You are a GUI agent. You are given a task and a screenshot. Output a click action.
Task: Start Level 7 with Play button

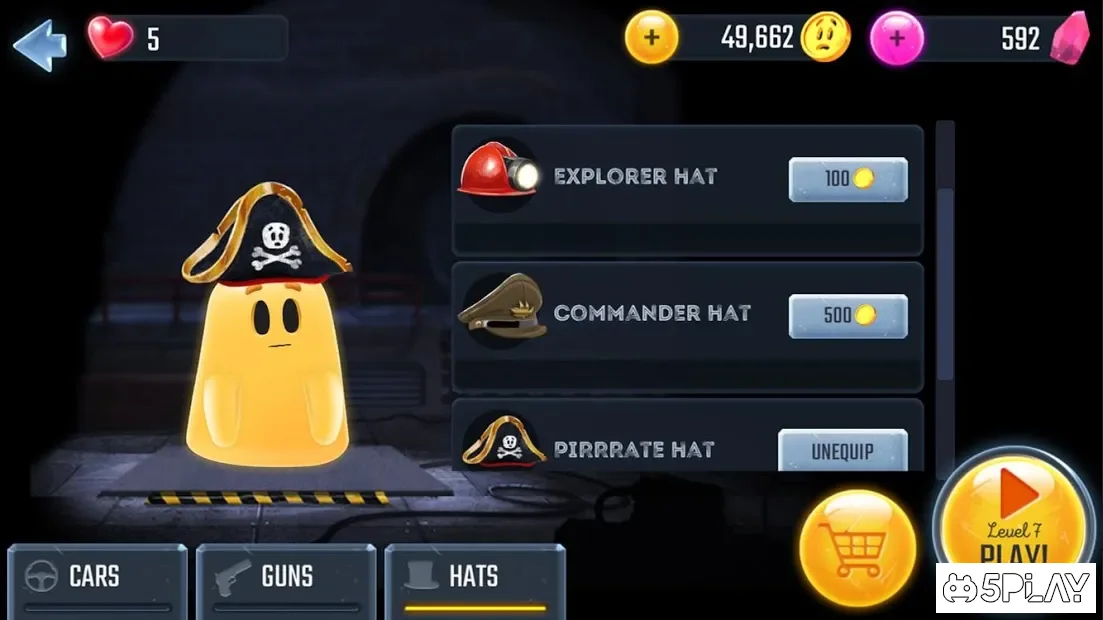(1013, 512)
